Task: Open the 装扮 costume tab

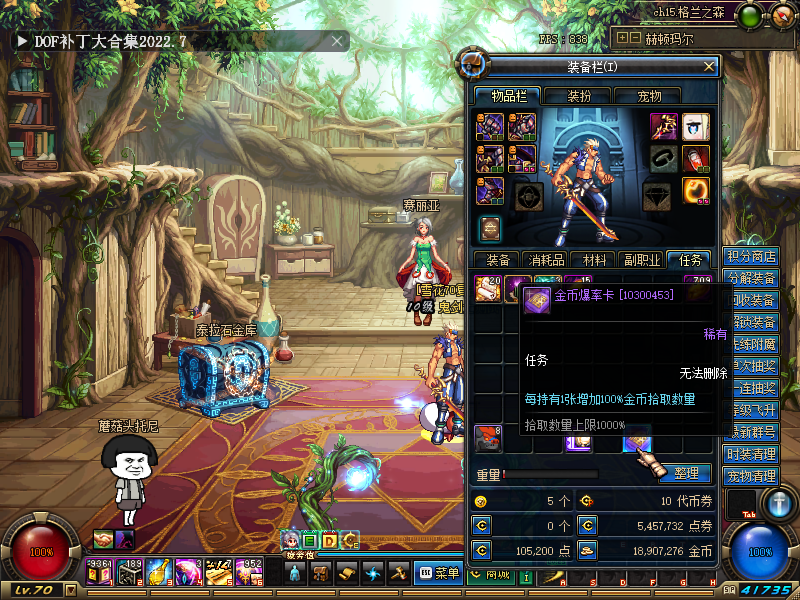Action: click(579, 96)
